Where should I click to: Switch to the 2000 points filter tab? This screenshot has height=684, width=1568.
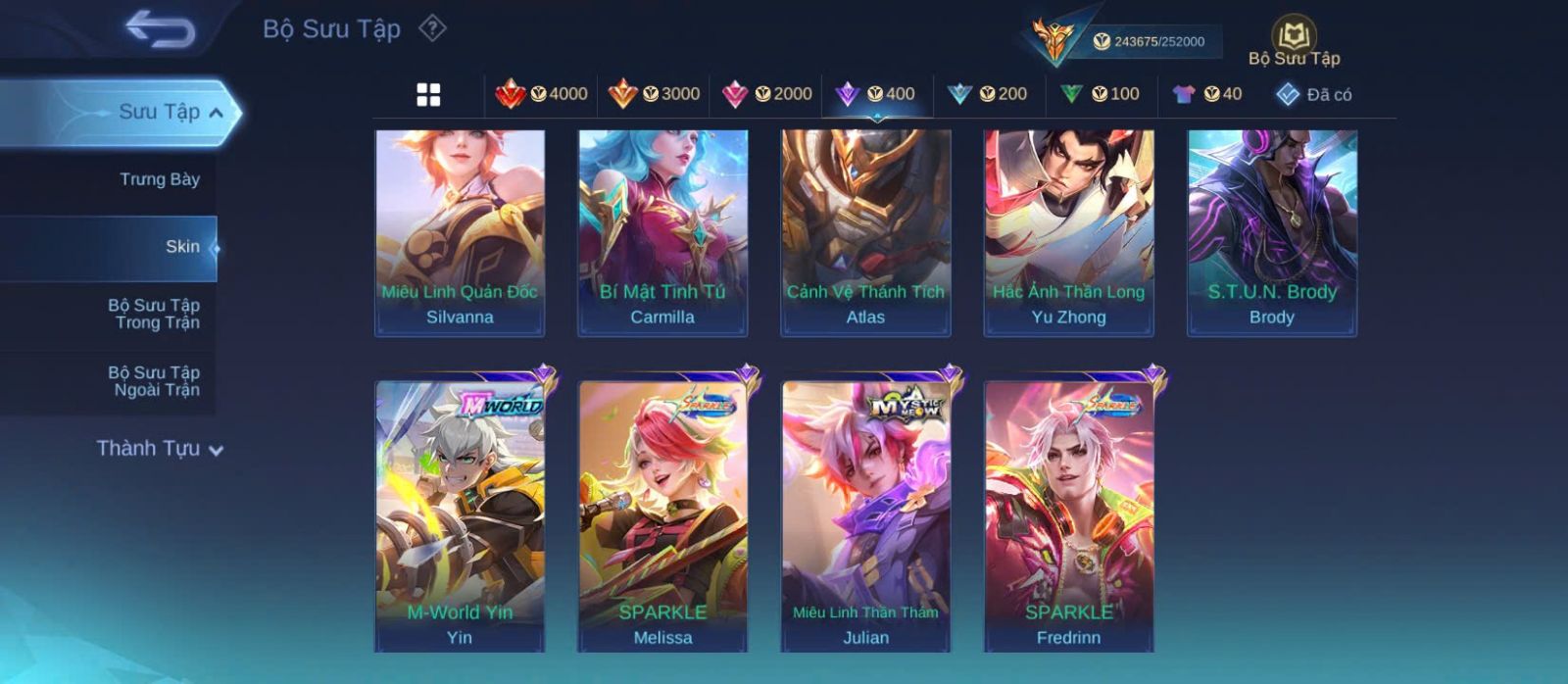[766, 94]
